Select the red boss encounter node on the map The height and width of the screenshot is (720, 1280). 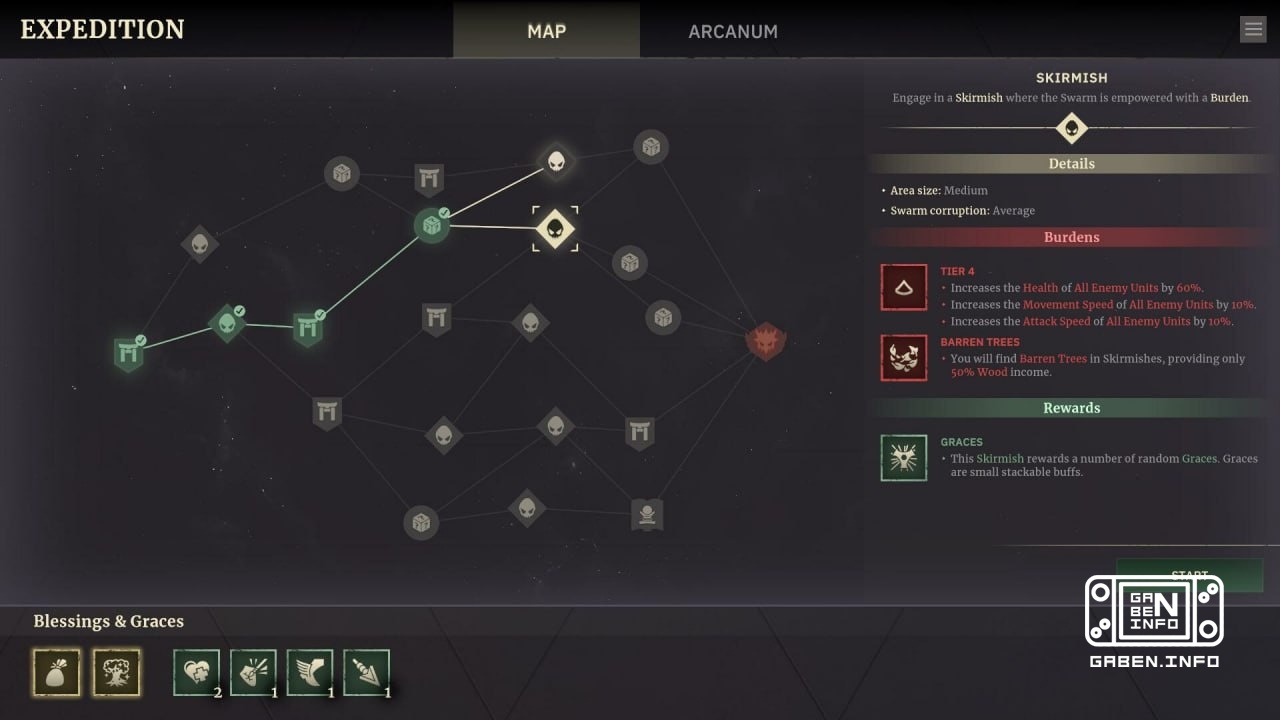coord(765,340)
